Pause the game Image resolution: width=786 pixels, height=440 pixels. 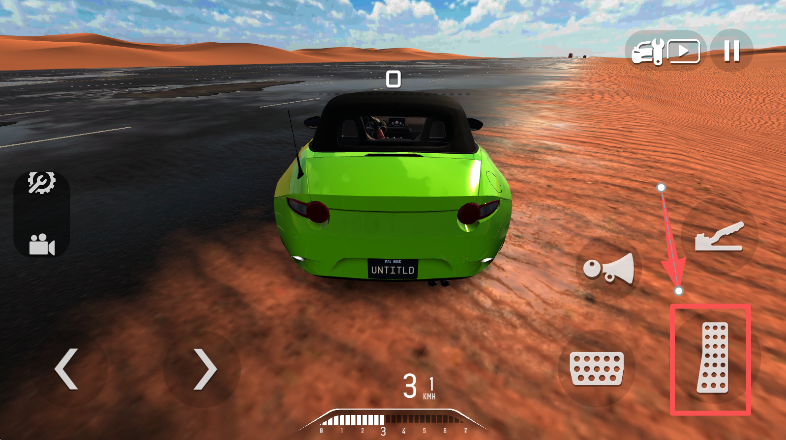[732, 50]
